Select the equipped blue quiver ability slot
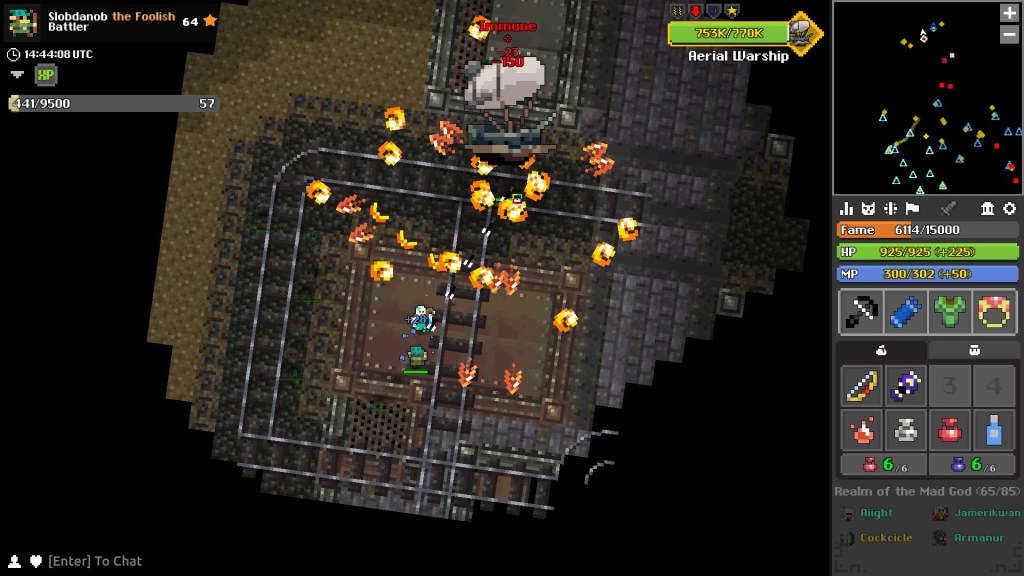The image size is (1024, 576). point(905,312)
